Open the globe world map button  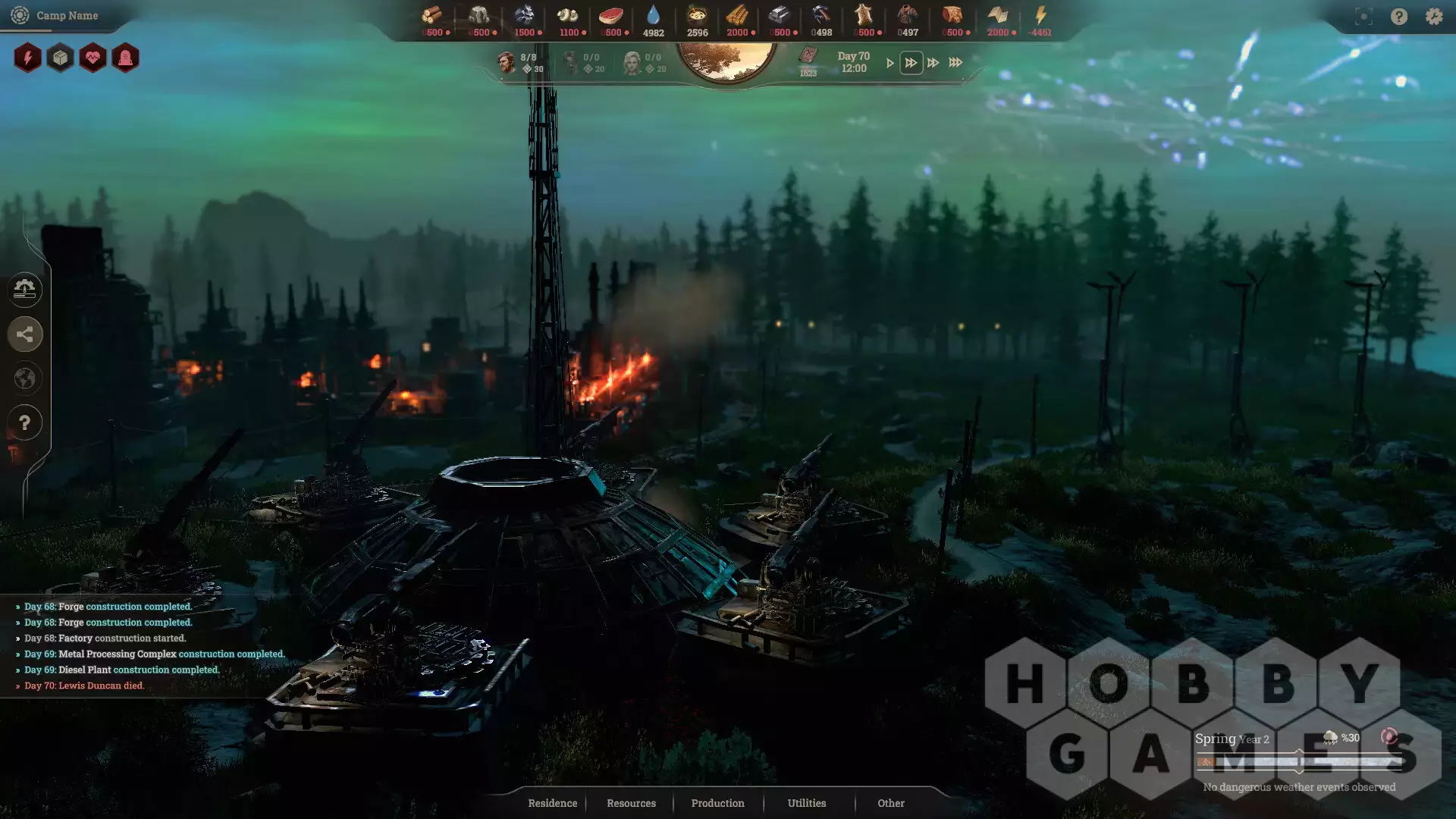25,378
